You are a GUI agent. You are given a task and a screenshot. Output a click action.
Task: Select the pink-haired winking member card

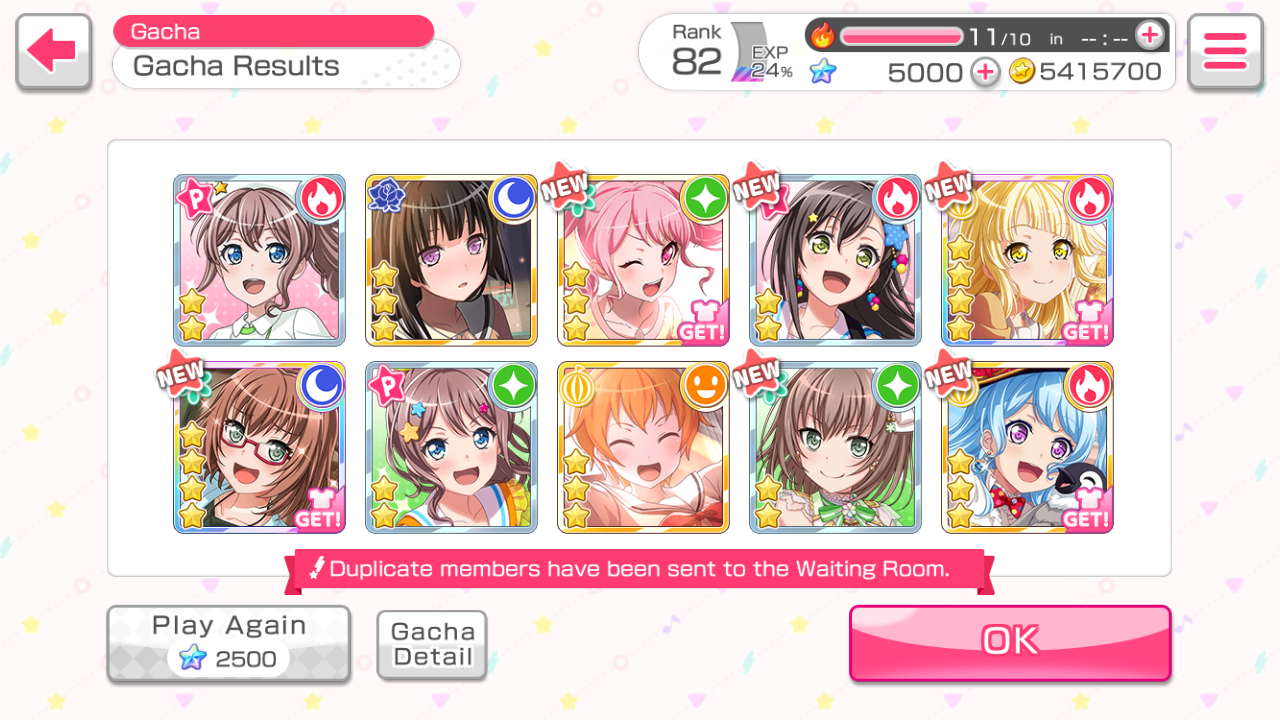click(x=643, y=260)
